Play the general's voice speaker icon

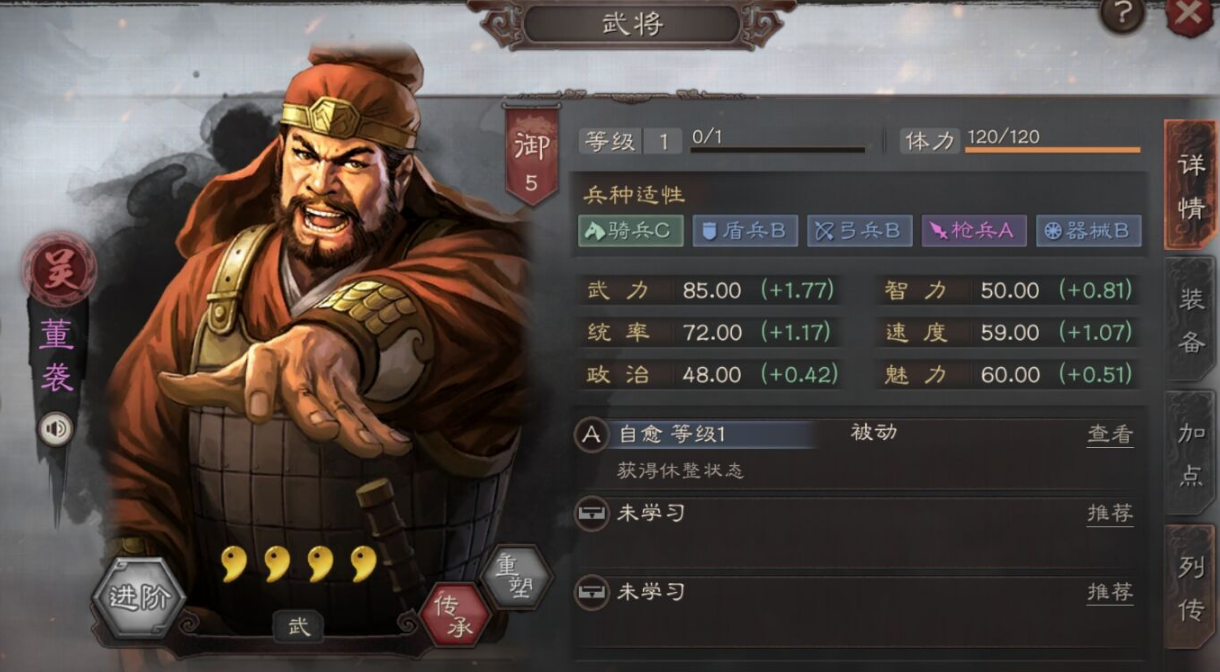56,429
